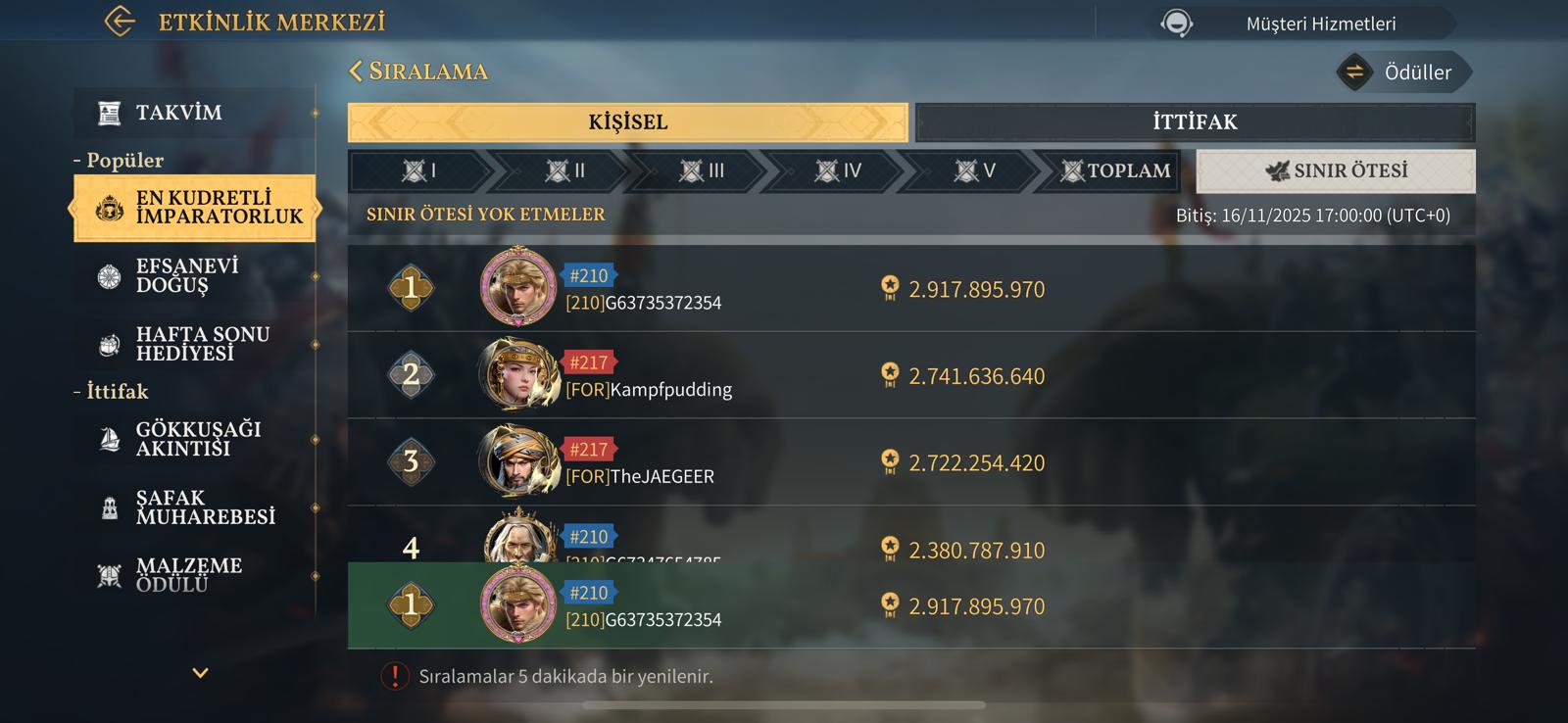Open Müşteri Hizmetleri support
Image resolution: width=1568 pixels, height=723 pixels.
(x=1303, y=24)
